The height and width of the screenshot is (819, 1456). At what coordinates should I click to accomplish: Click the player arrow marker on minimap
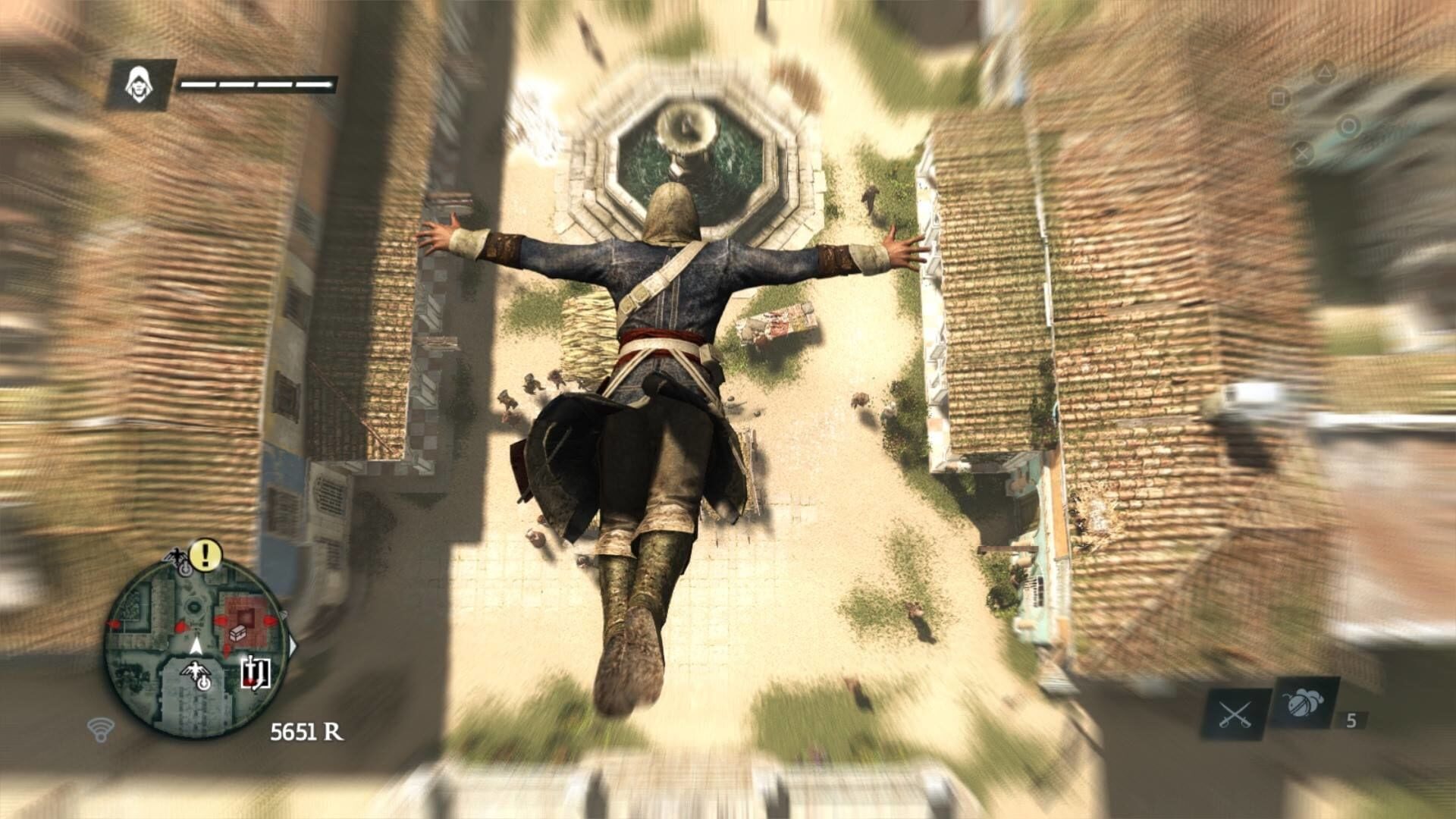[x=196, y=647]
